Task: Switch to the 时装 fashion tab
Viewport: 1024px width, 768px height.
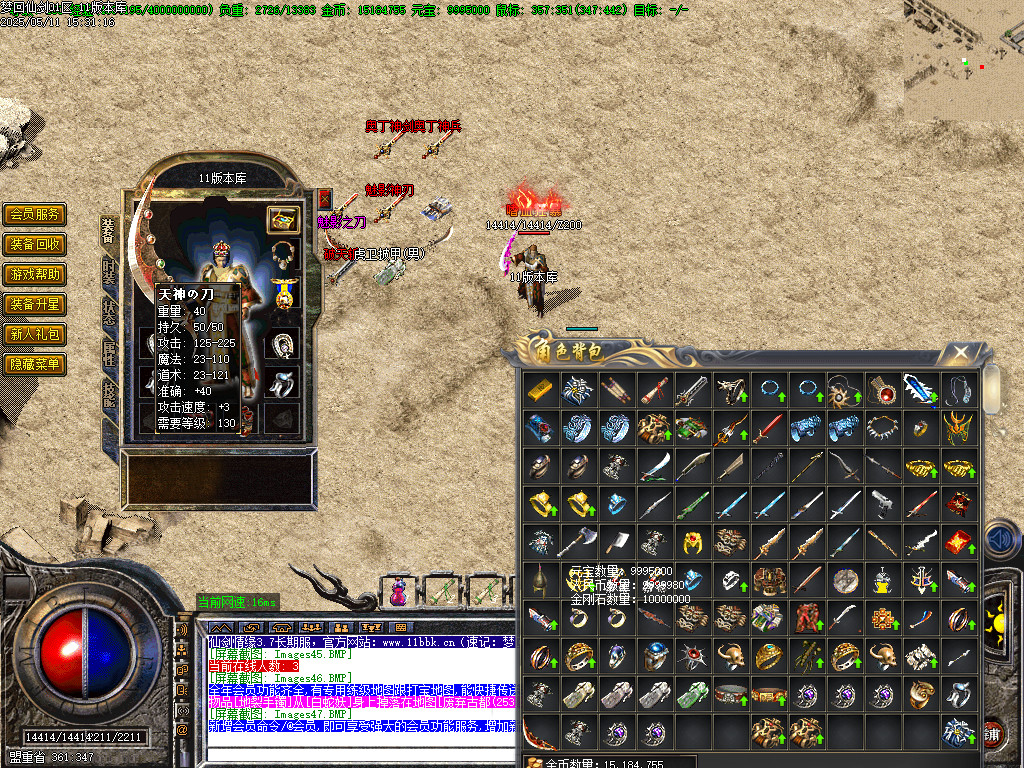Action: (108, 273)
